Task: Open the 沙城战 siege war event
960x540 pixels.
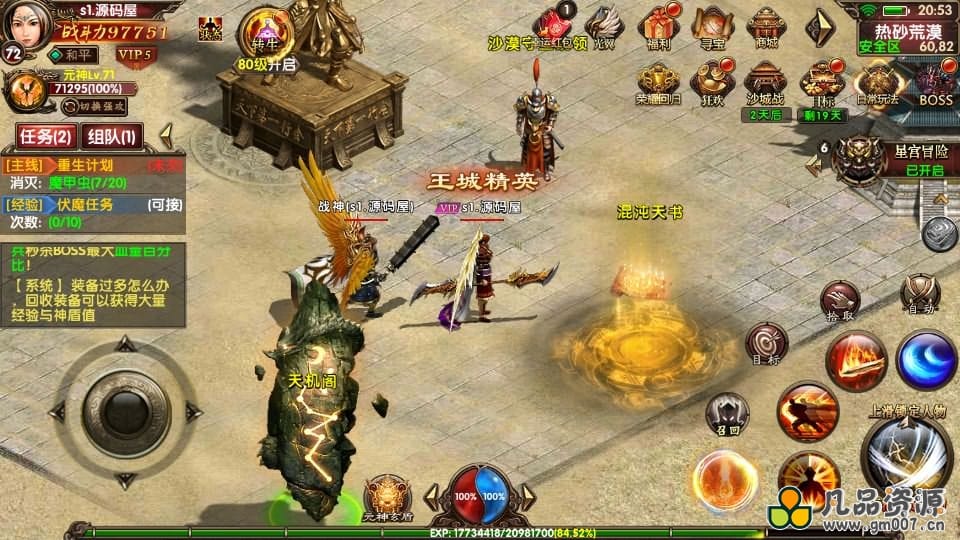Action: [x=767, y=82]
